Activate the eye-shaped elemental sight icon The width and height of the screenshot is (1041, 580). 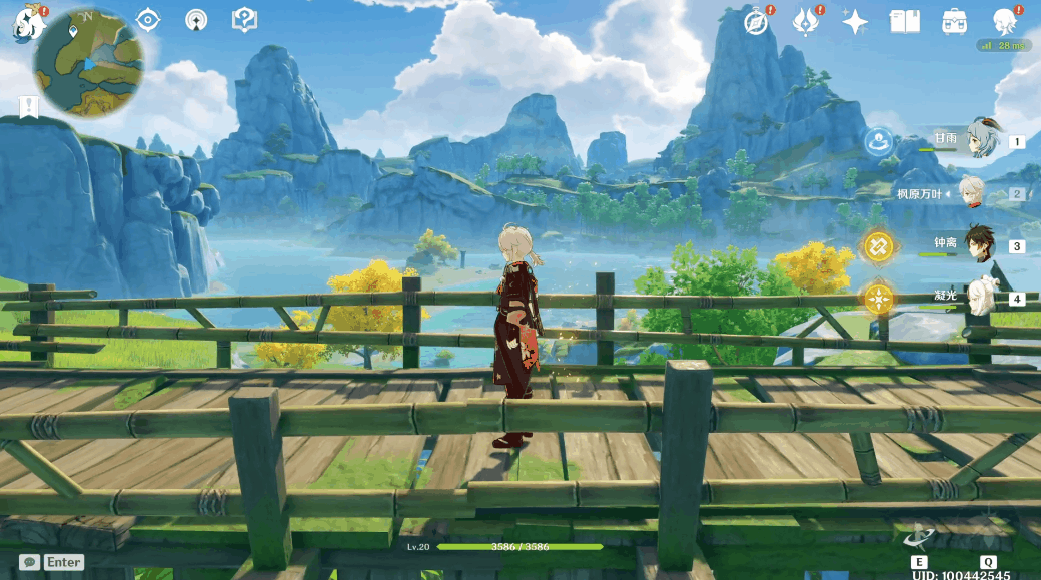[x=148, y=19]
